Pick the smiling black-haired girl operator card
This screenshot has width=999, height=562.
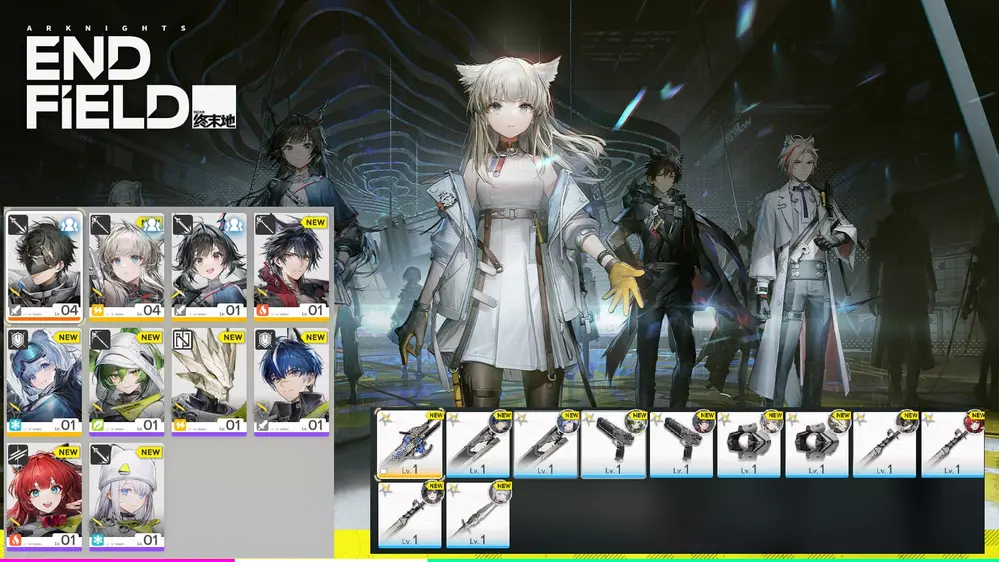click(x=209, y=265)
